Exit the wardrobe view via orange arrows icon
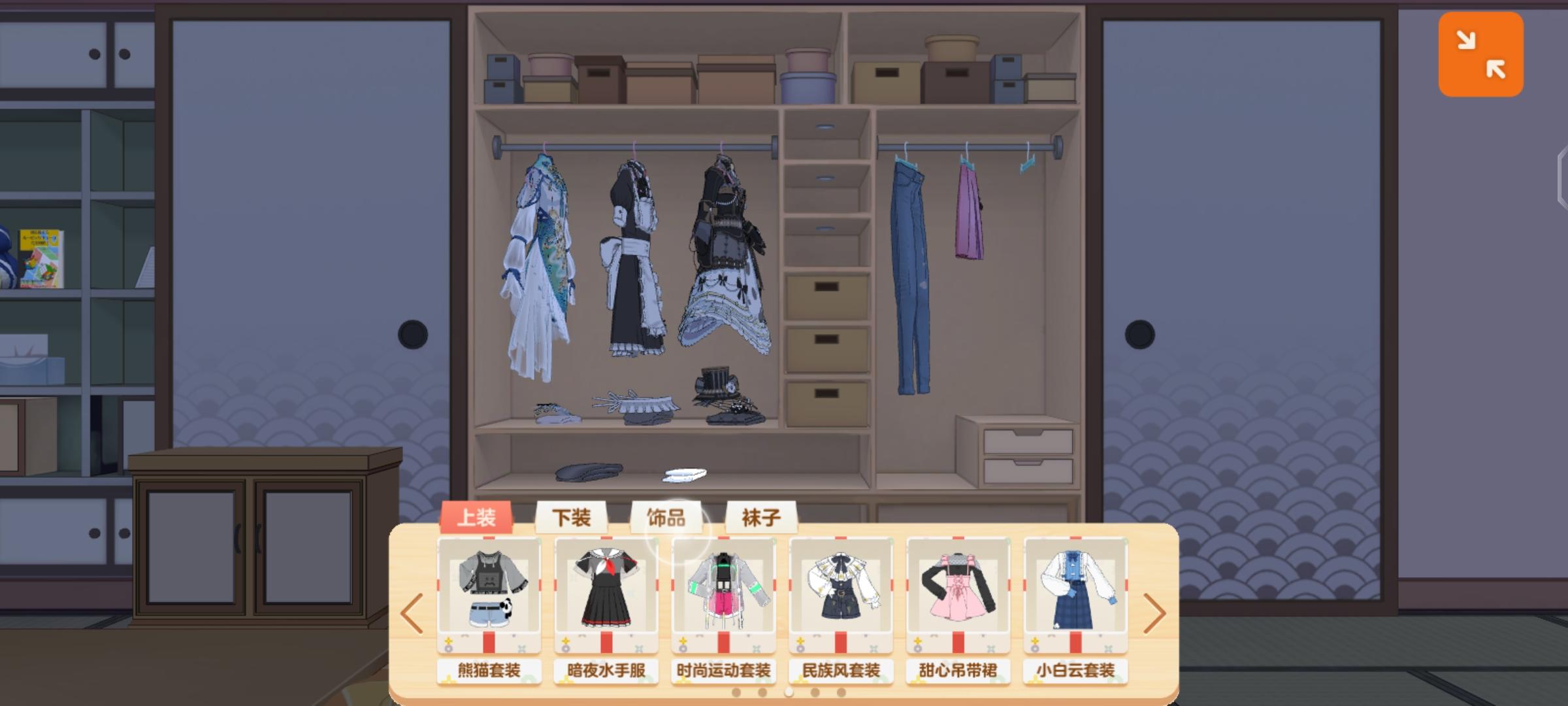Screen dimensions: 1568x706 [1480, 54]
